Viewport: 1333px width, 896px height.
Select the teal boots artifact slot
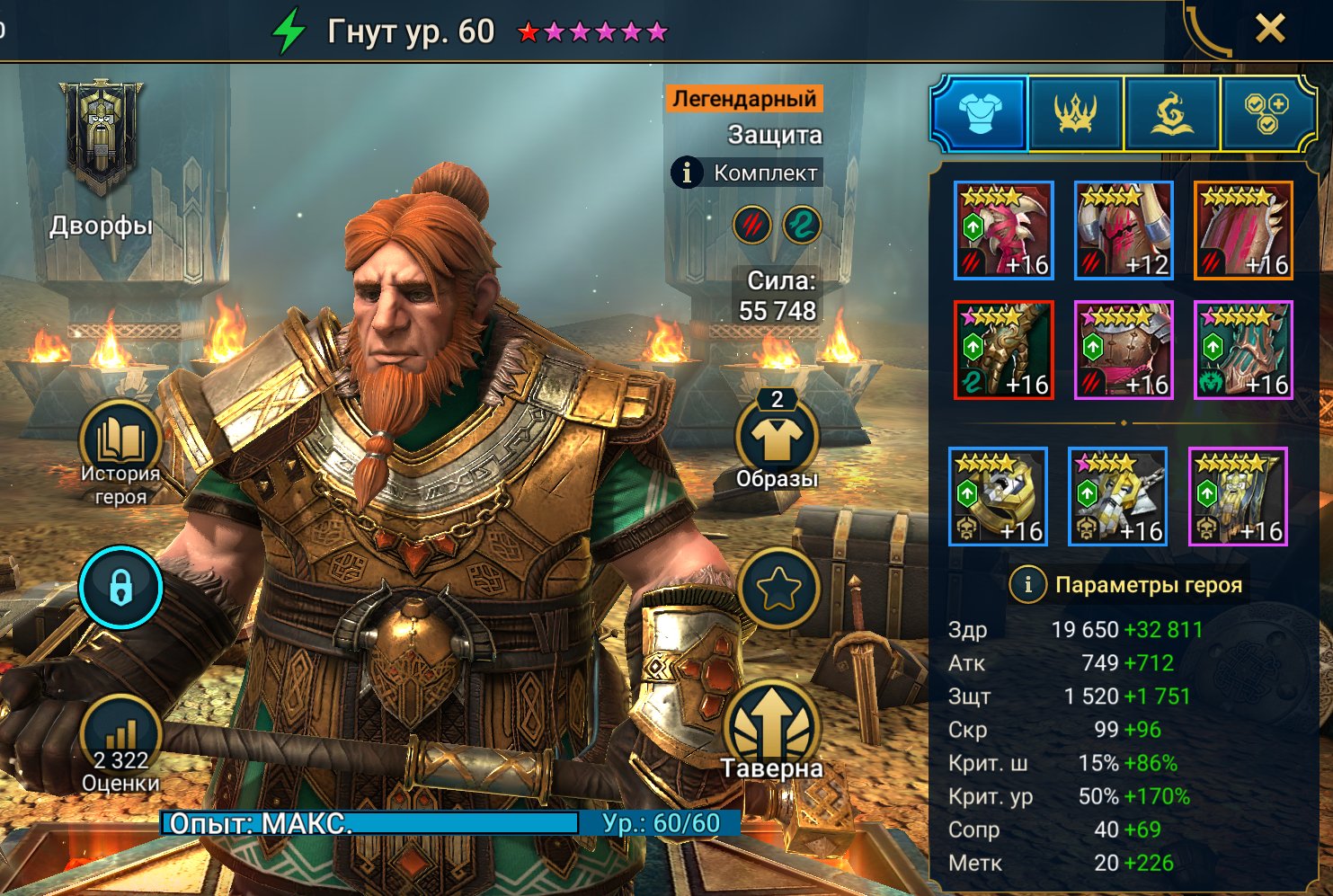point(1243,350)
